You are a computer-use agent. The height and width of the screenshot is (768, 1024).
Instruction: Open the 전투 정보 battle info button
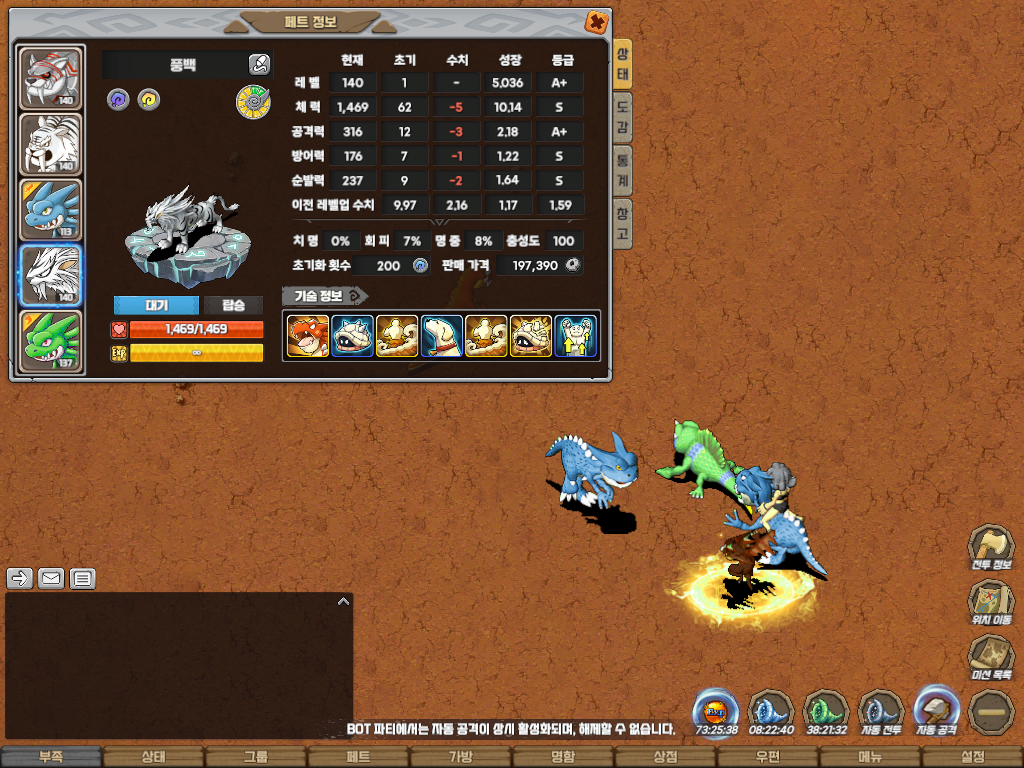coord(991,547)
